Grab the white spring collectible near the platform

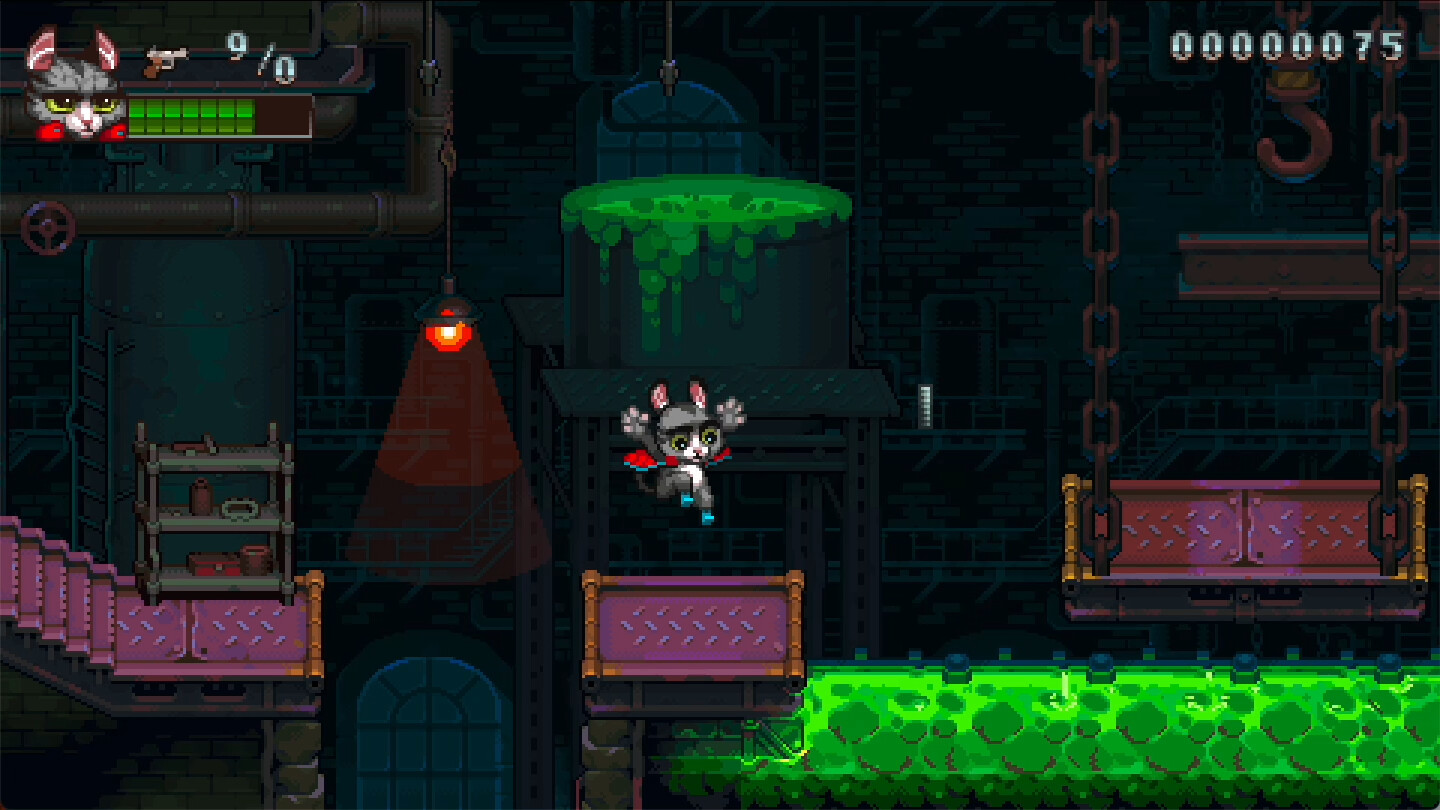(925, 405)
